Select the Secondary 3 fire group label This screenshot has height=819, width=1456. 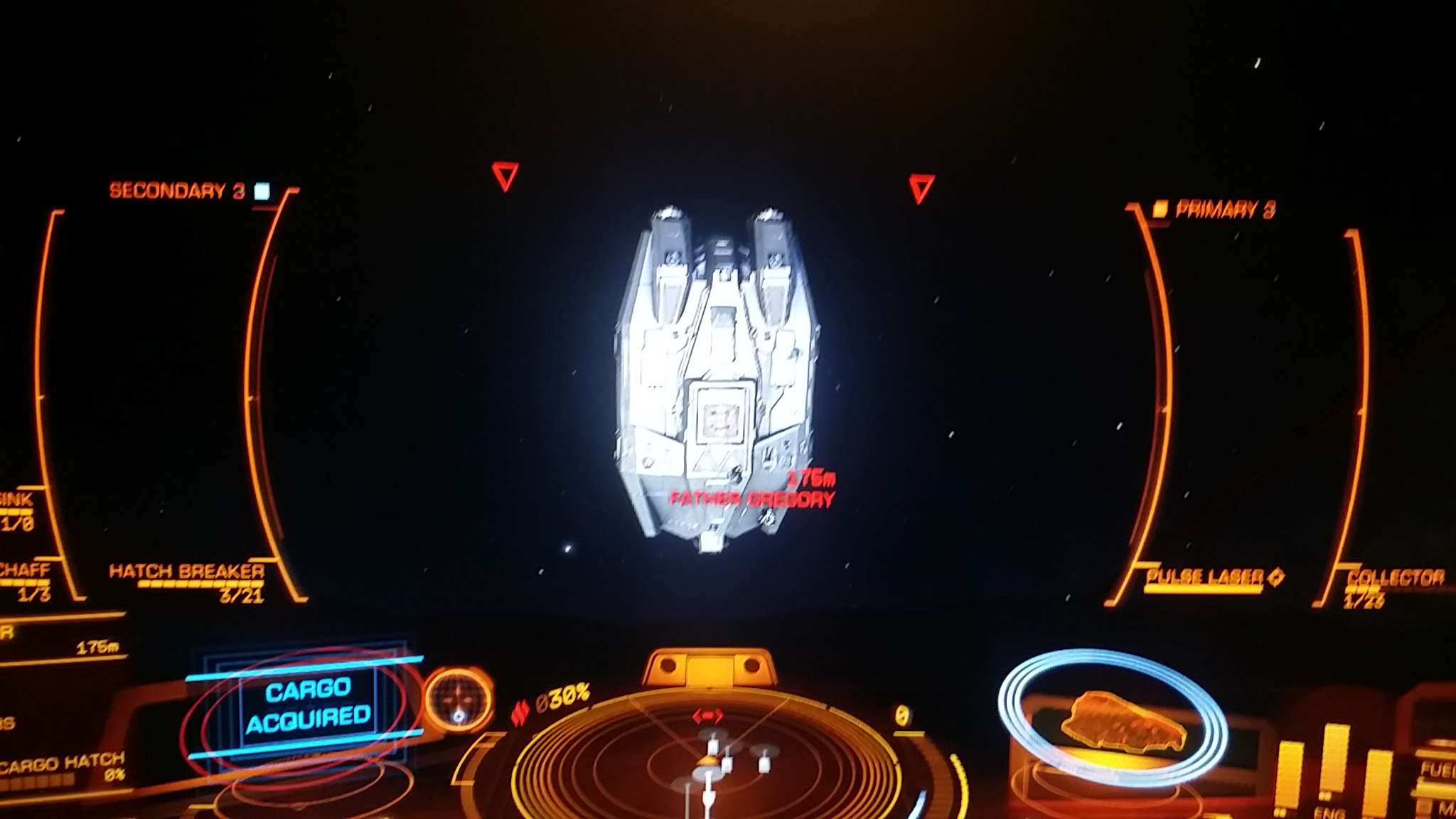tap(178, 191)
